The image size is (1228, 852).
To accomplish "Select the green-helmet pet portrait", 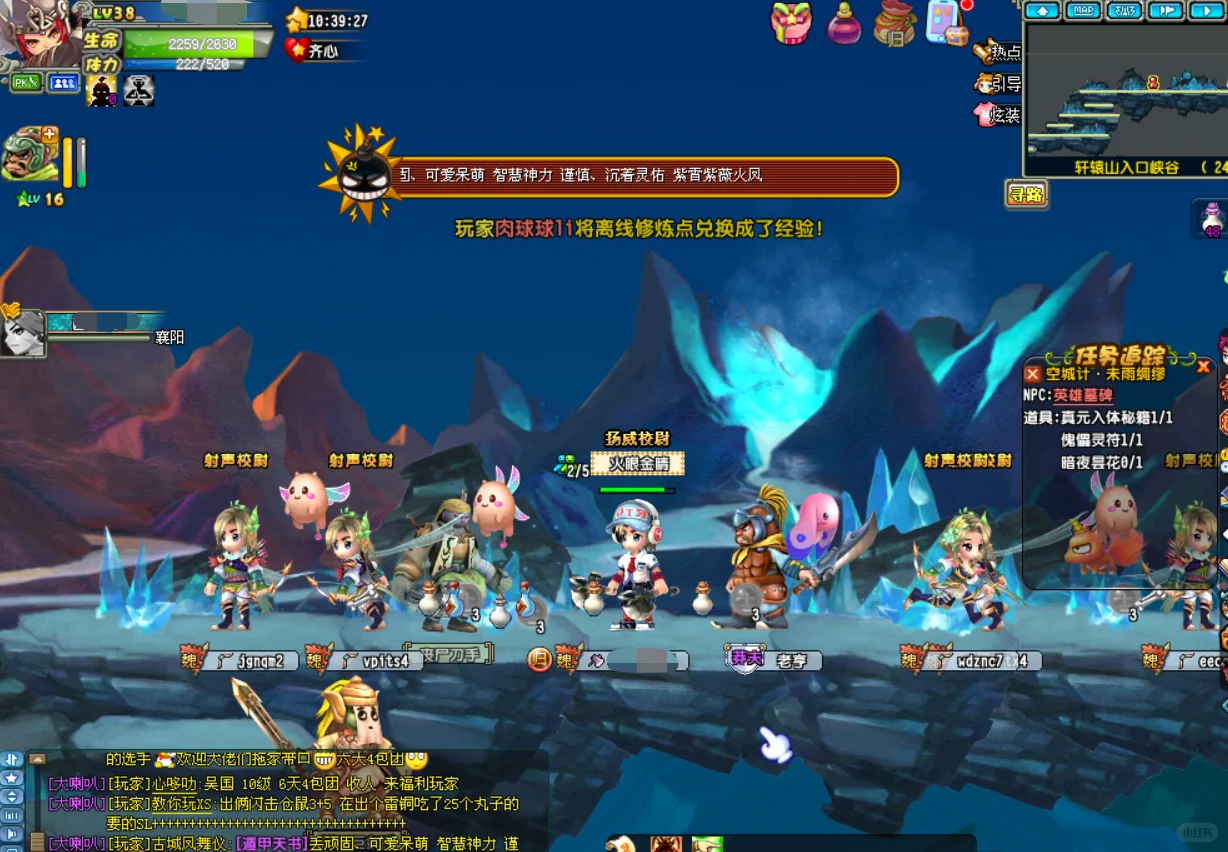I will [28, 156].
